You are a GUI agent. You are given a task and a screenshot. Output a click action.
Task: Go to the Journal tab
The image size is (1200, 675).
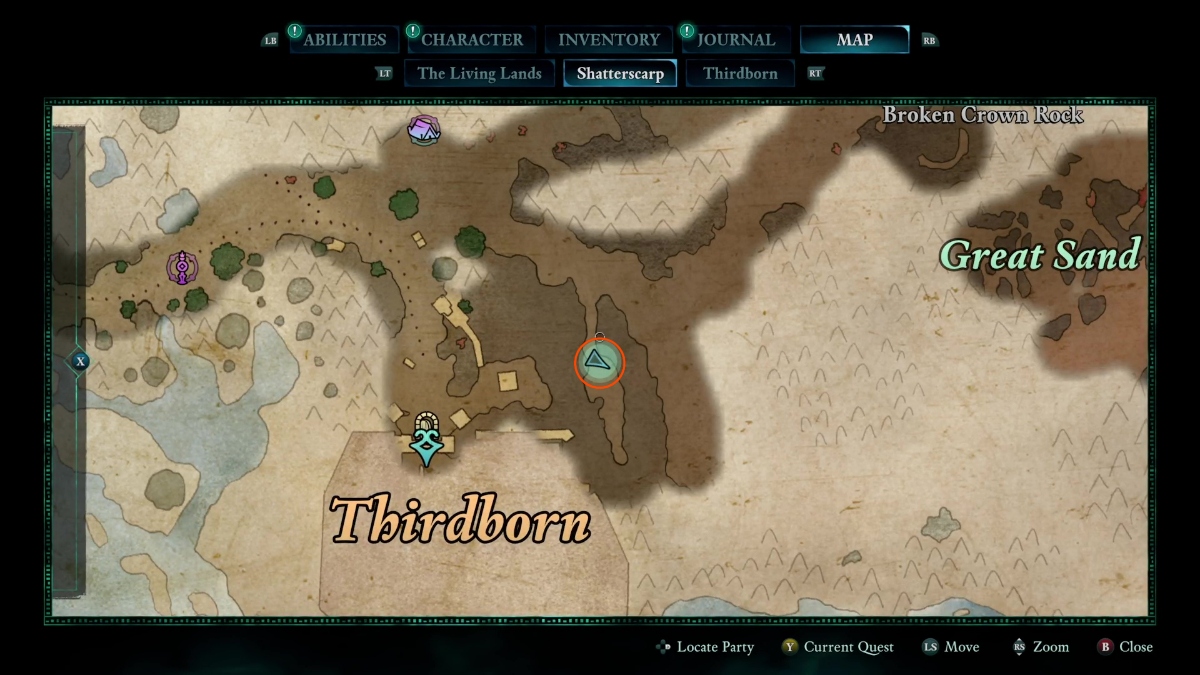pyautogui.click(x=736, y=40)
